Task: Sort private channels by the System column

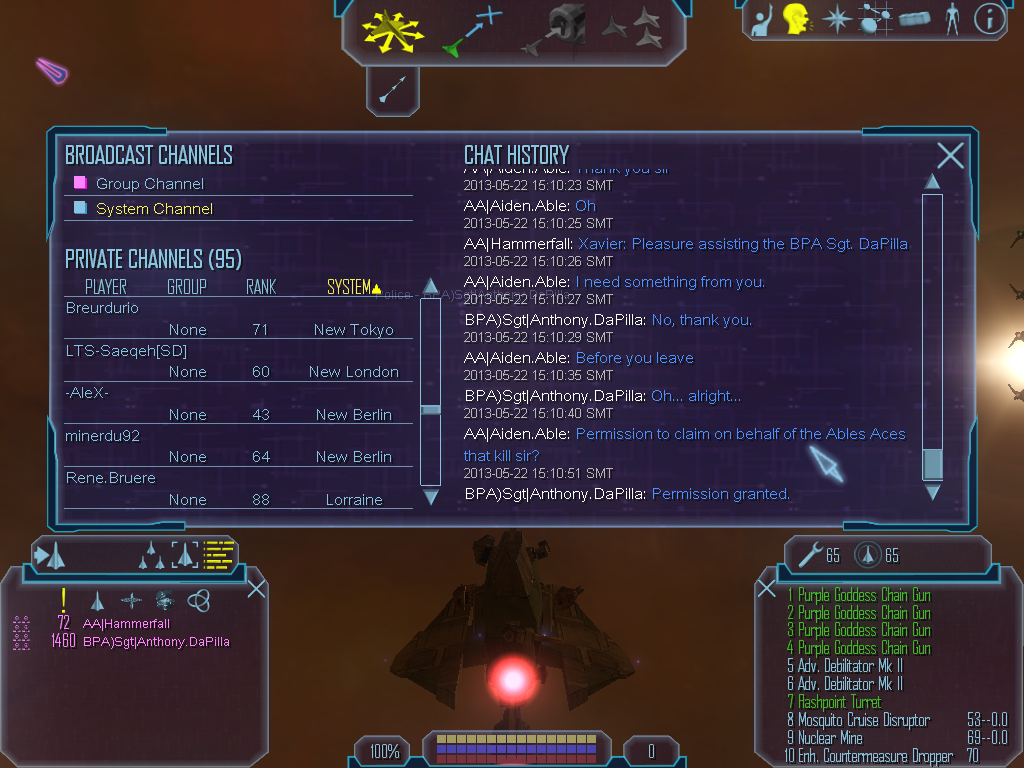Action: pos(349,287)
